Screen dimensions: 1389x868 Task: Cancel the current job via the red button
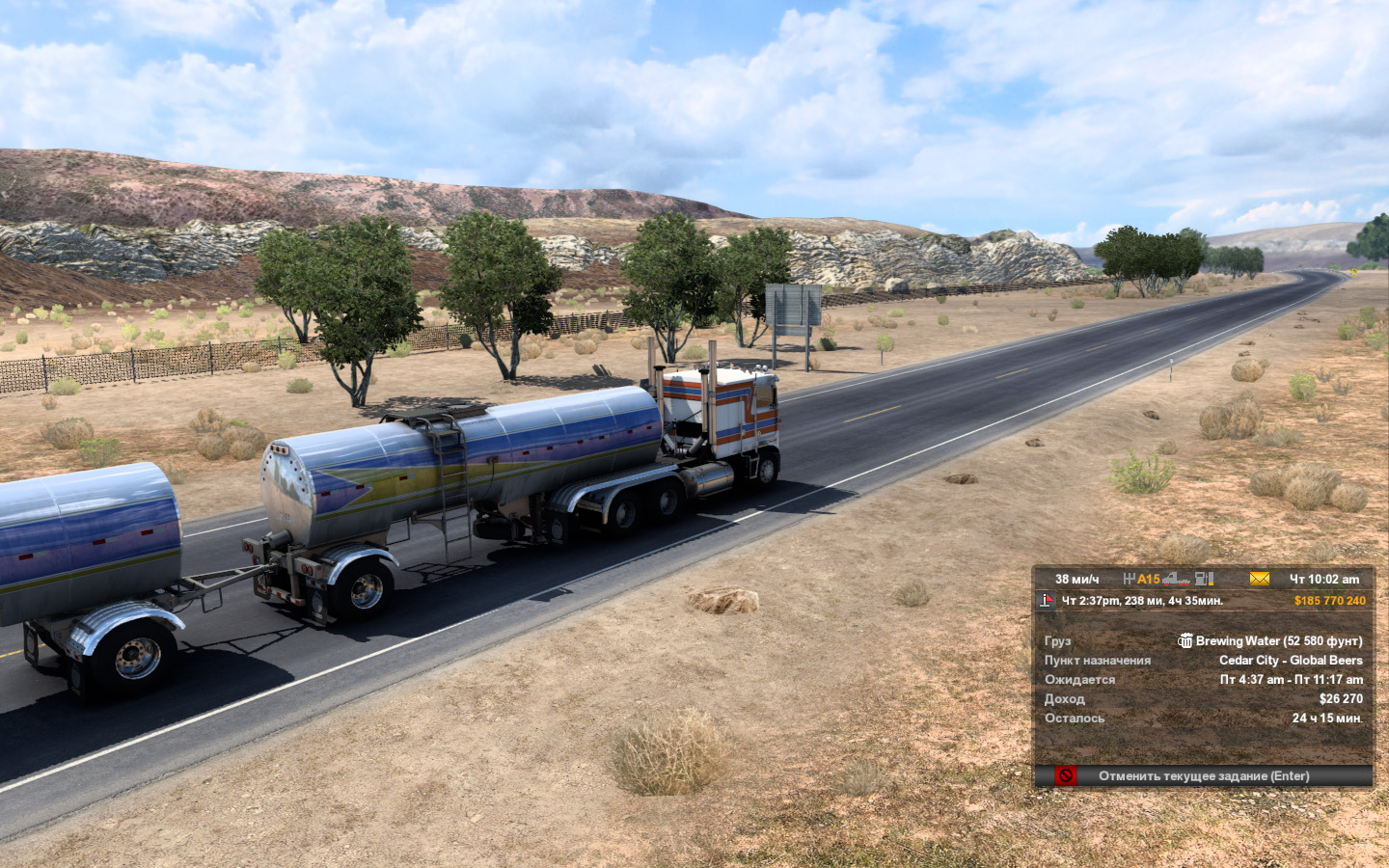[x=1065, y=775]
